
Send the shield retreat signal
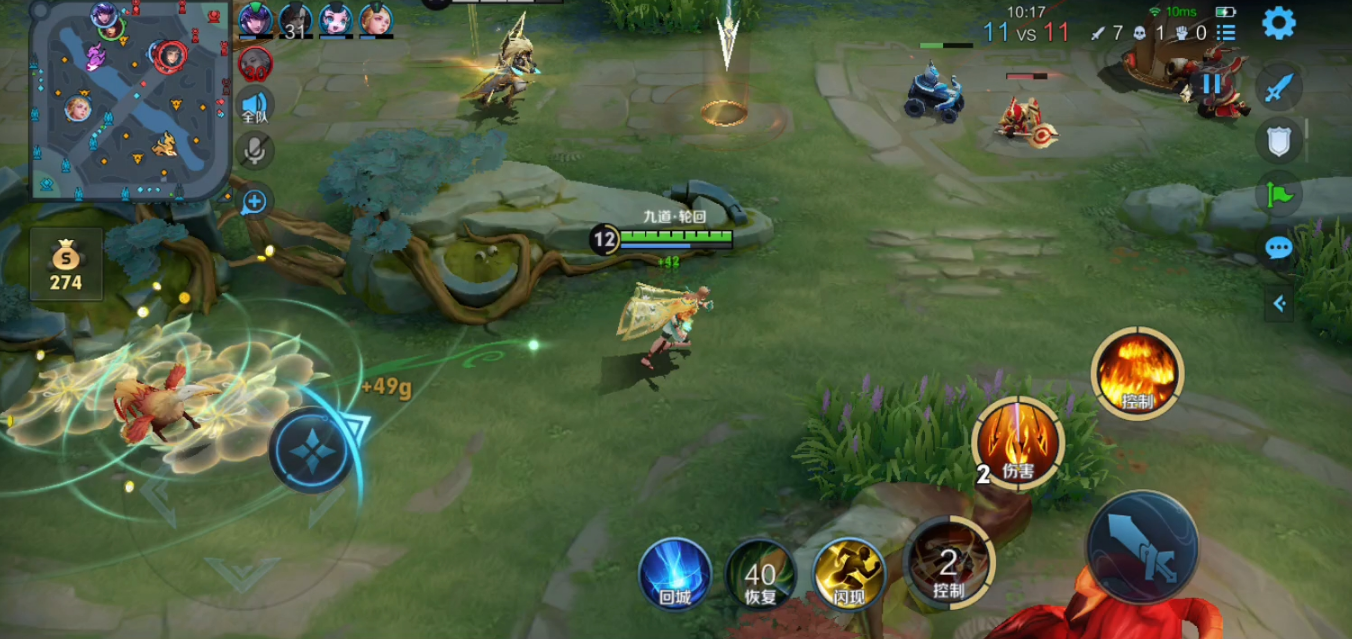pos(1279,141)
